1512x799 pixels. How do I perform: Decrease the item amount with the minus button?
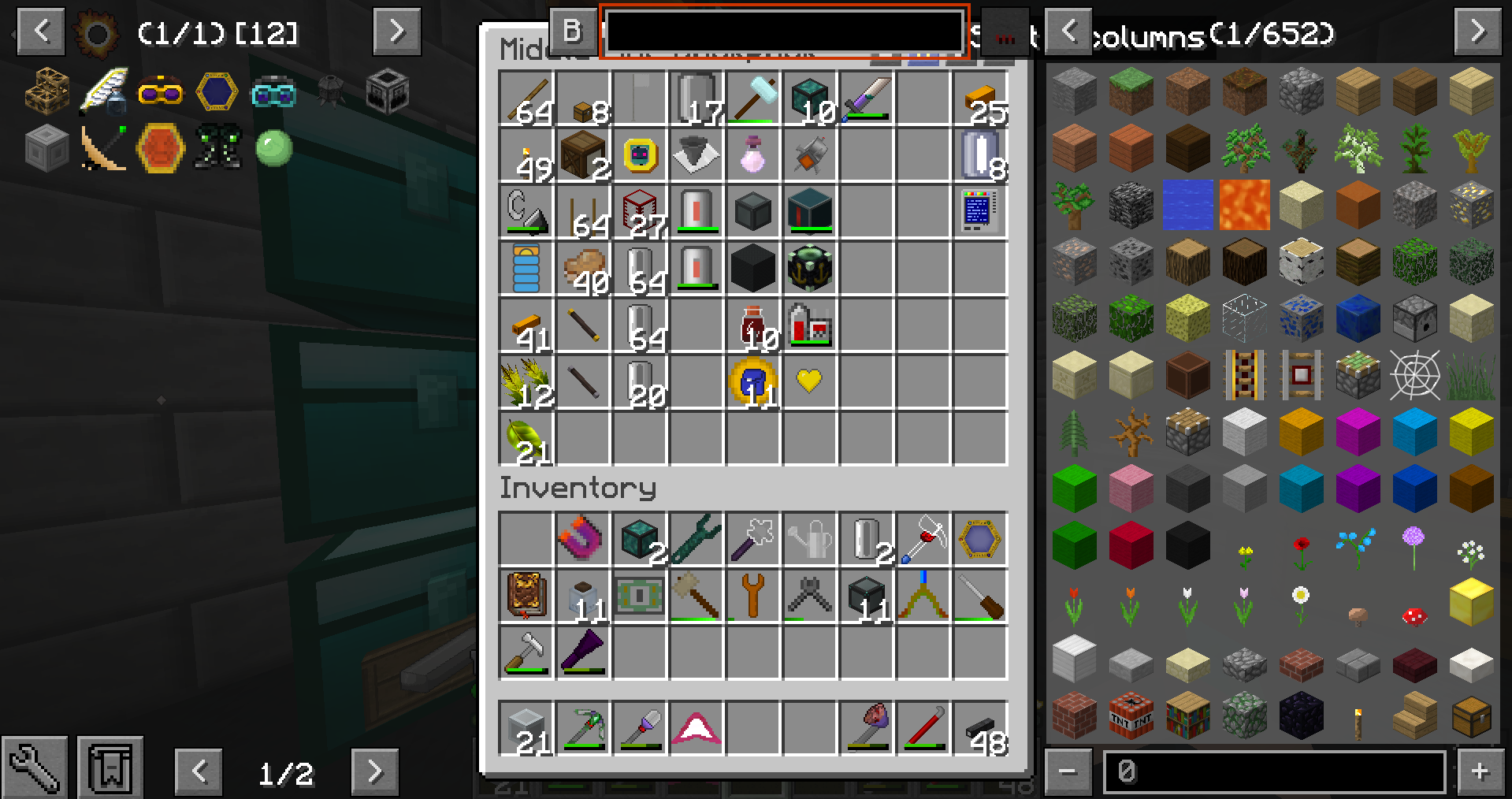pos(1068,771)
